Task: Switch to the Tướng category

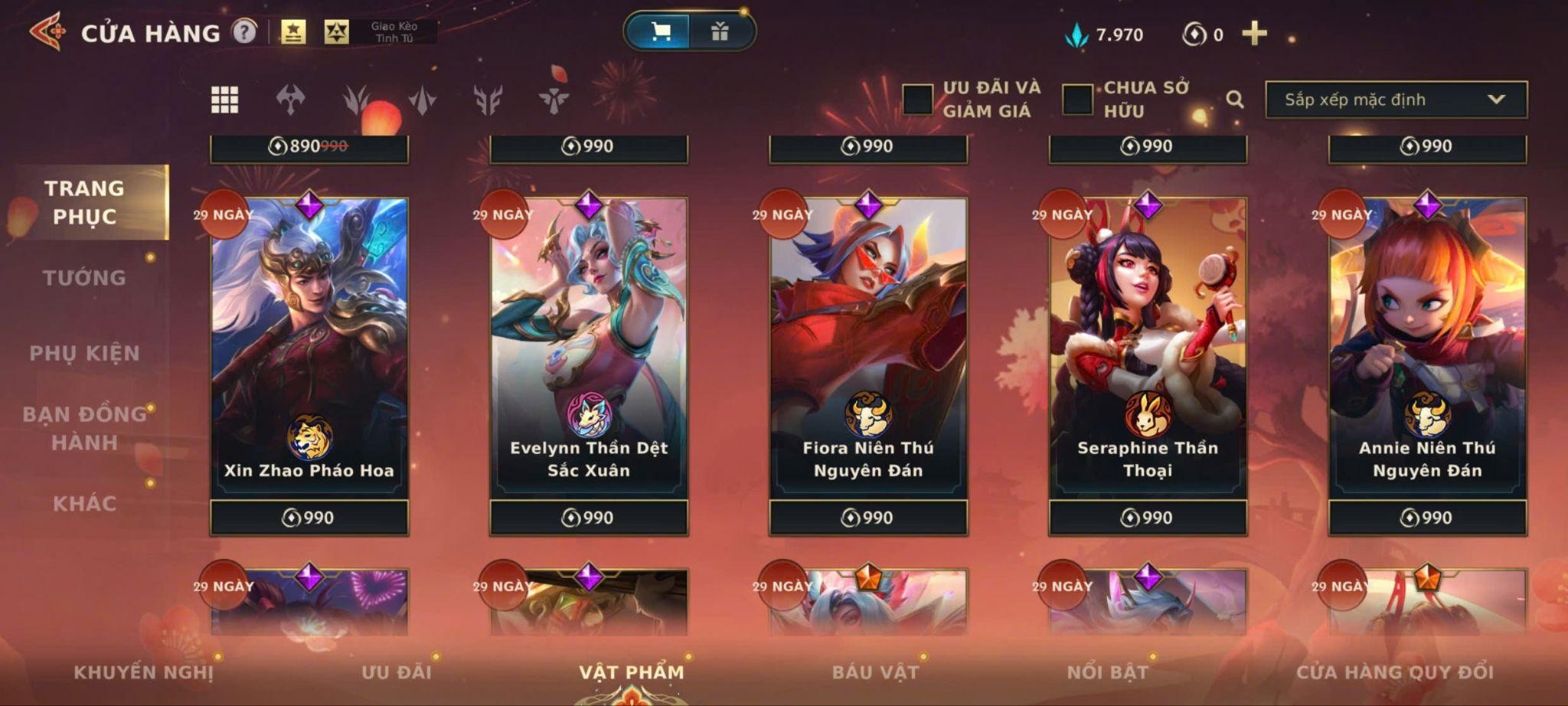Action: tap(84, 278)
